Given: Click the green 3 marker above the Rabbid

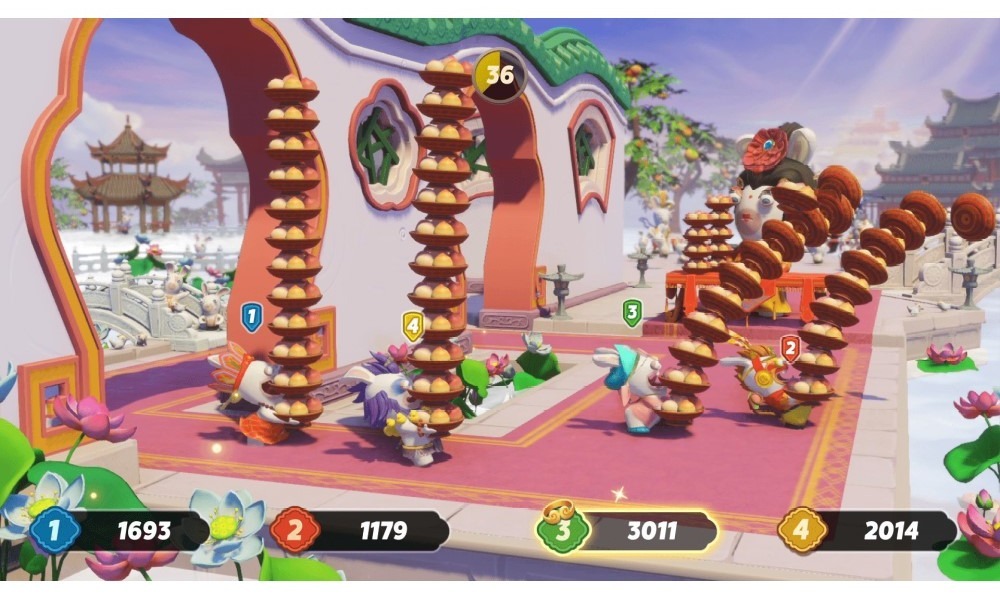Looking at the screenshot, I should pyautogui.click(x=631, y=313).
